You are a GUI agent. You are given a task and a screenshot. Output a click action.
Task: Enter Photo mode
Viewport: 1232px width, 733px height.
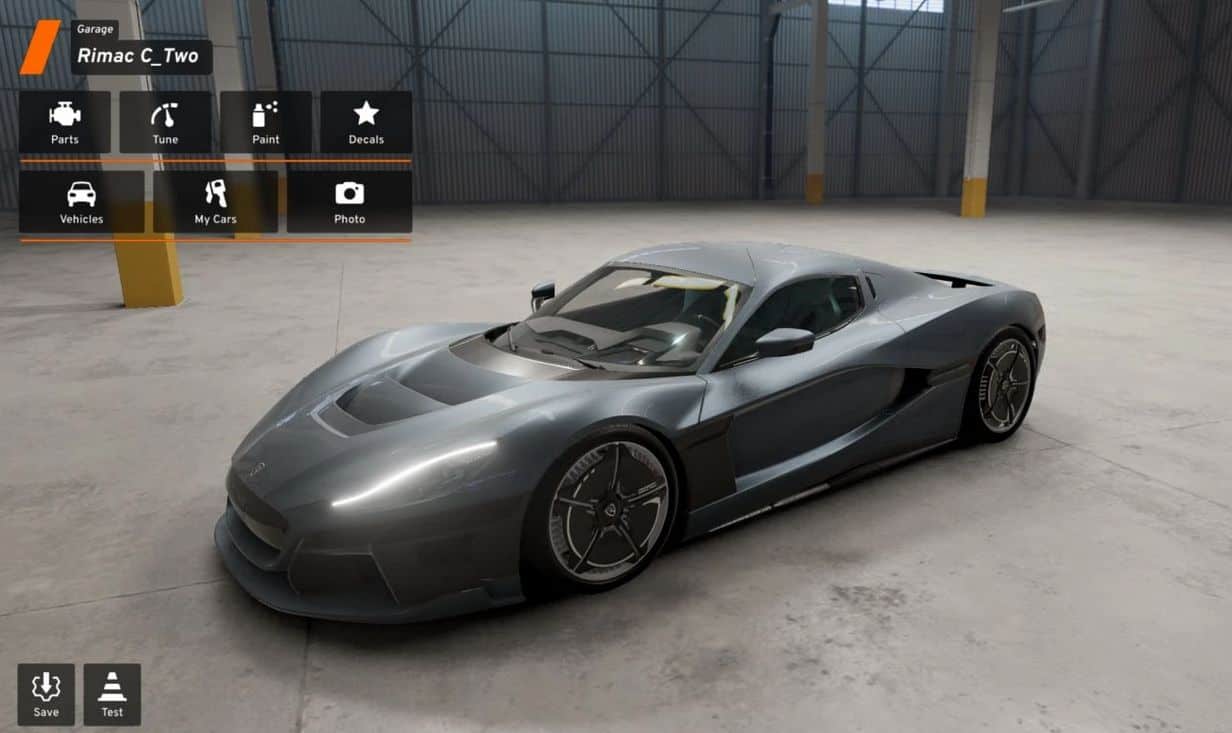point(349,202)
